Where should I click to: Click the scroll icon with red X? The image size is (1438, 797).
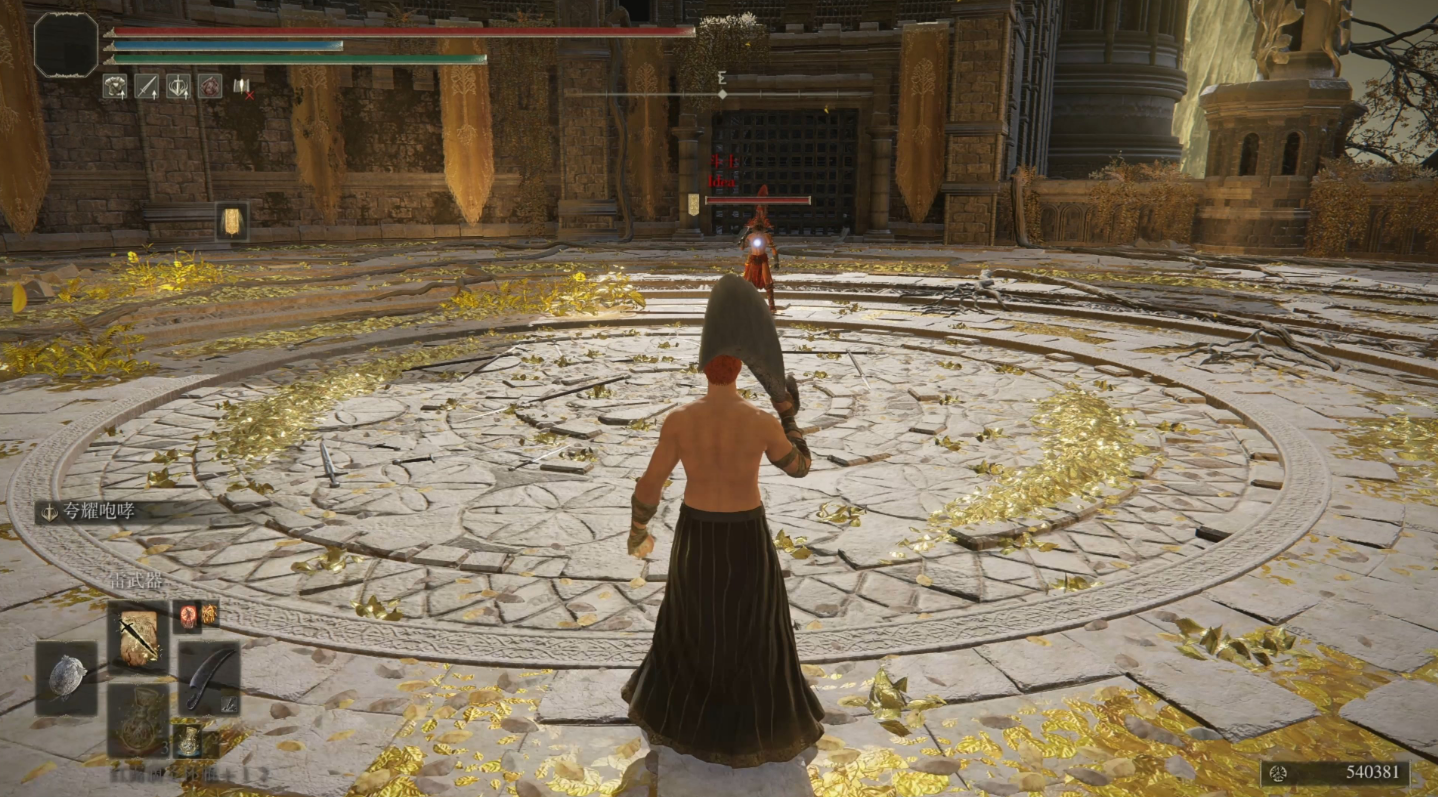coord(242,87)
